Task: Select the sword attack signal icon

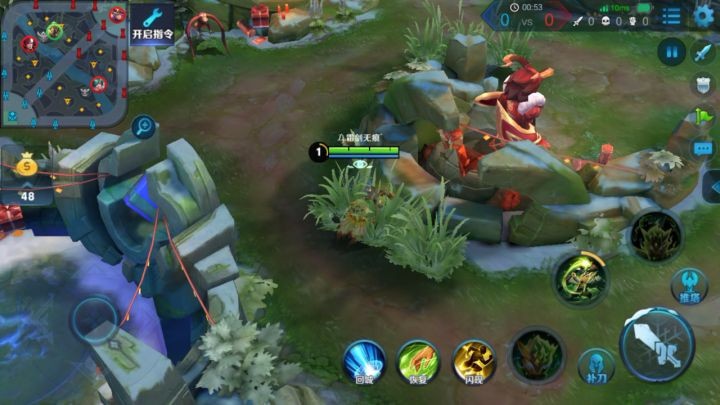Action: click(704, 52)
